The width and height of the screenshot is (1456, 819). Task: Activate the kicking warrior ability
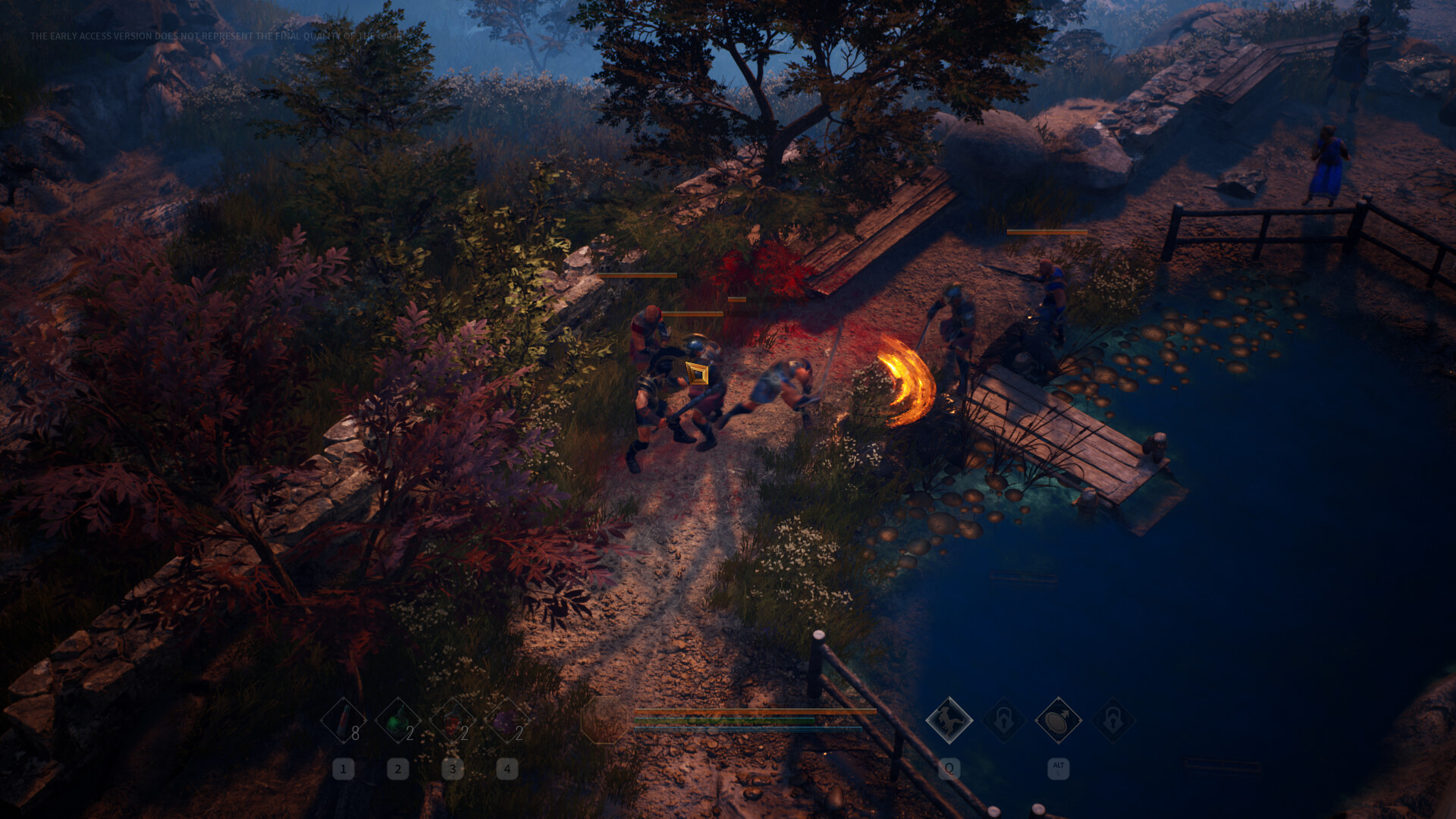tap(949, 720)
